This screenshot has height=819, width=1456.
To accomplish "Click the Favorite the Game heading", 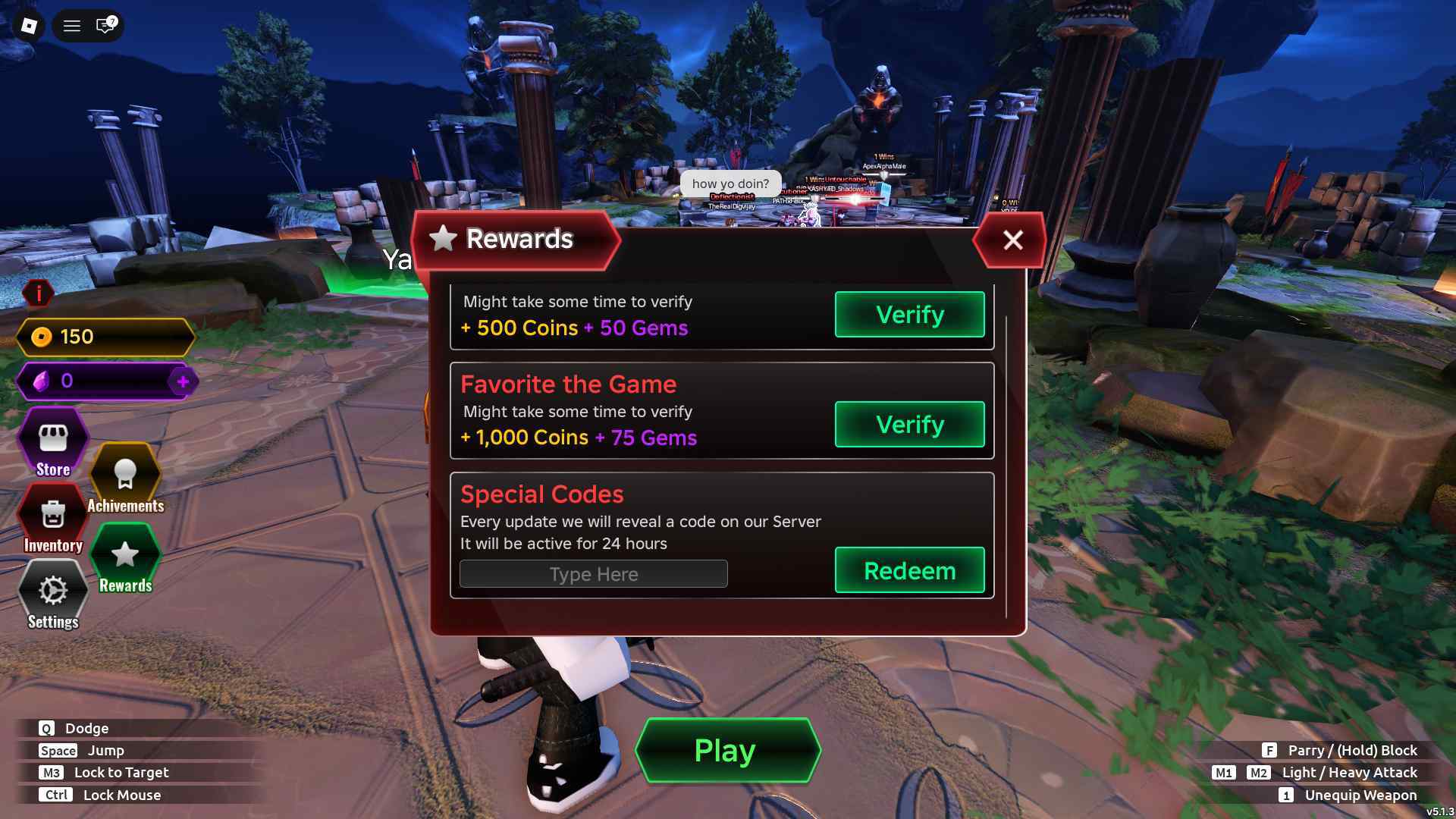I will point(569,384).
